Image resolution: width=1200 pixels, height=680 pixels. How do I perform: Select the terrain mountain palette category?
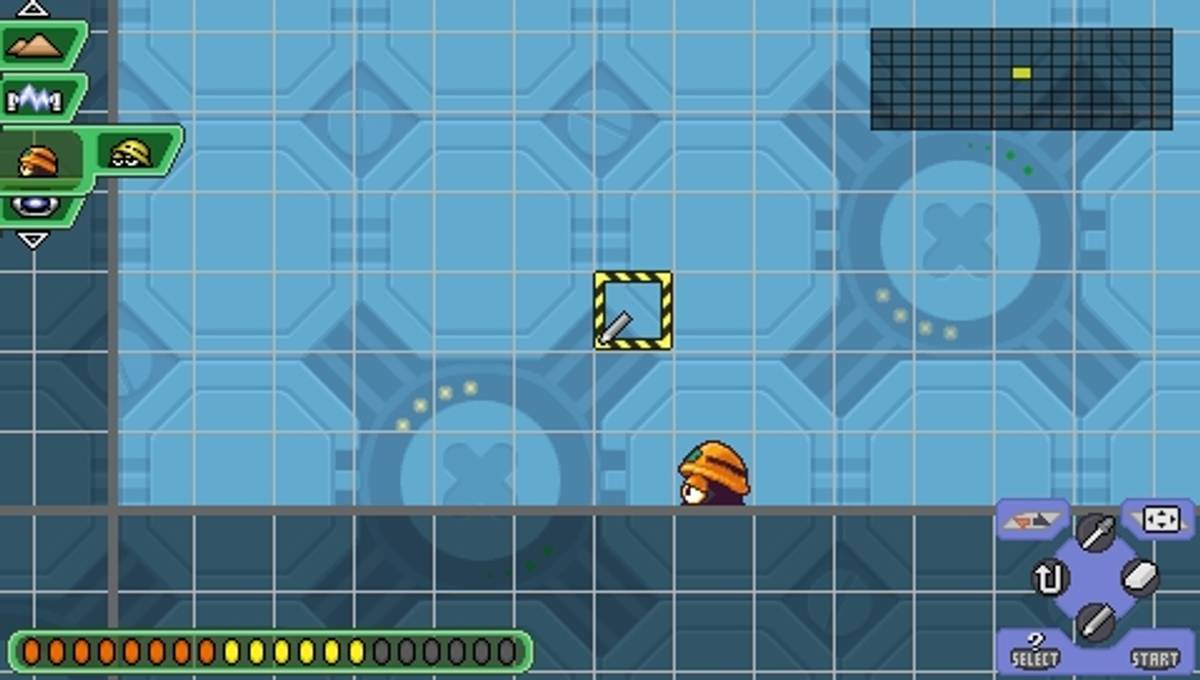pos(40,45)
